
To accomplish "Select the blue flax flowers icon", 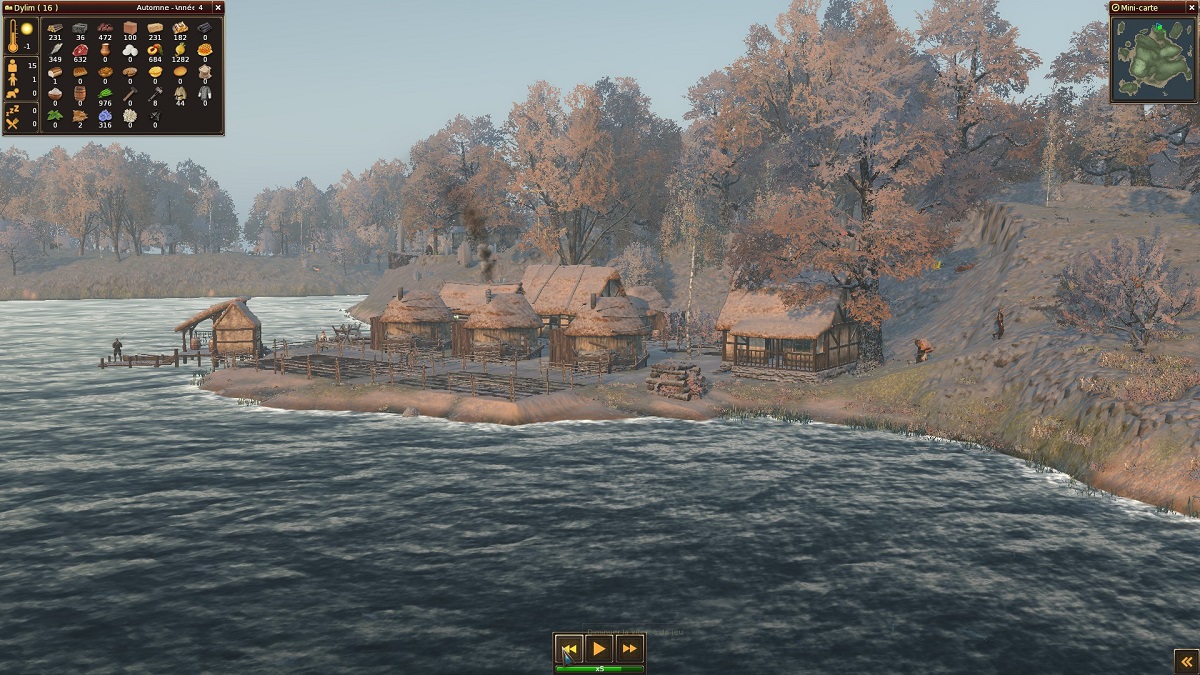I will [x=105, y=115].
